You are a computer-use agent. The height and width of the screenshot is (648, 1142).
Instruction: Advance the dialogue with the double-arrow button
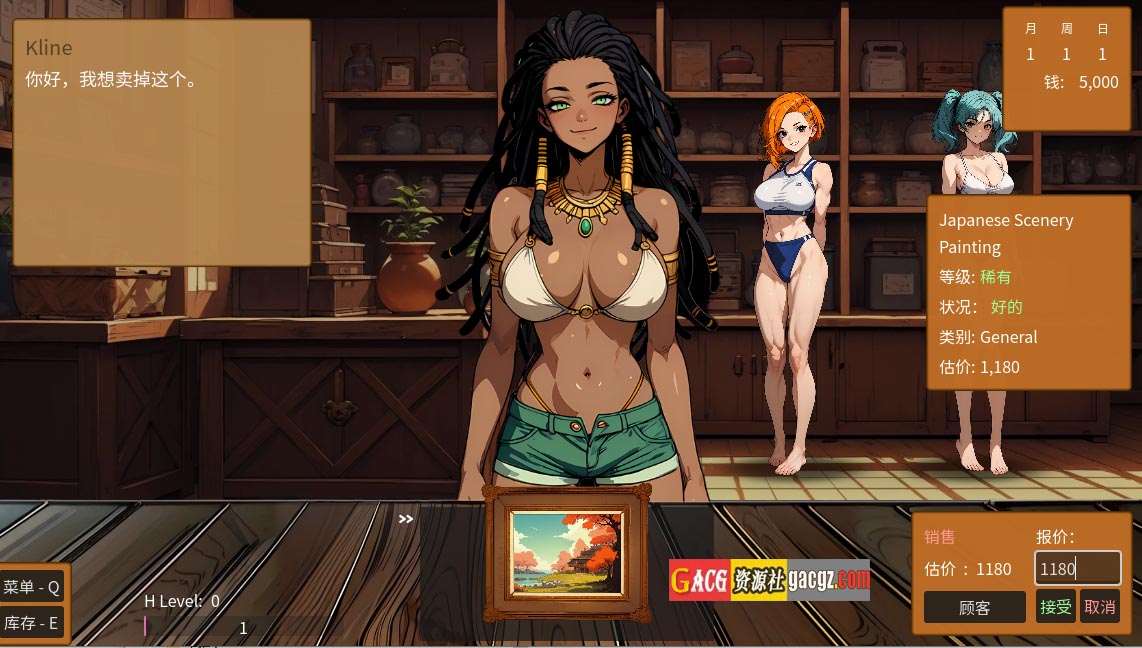[405, 519]
